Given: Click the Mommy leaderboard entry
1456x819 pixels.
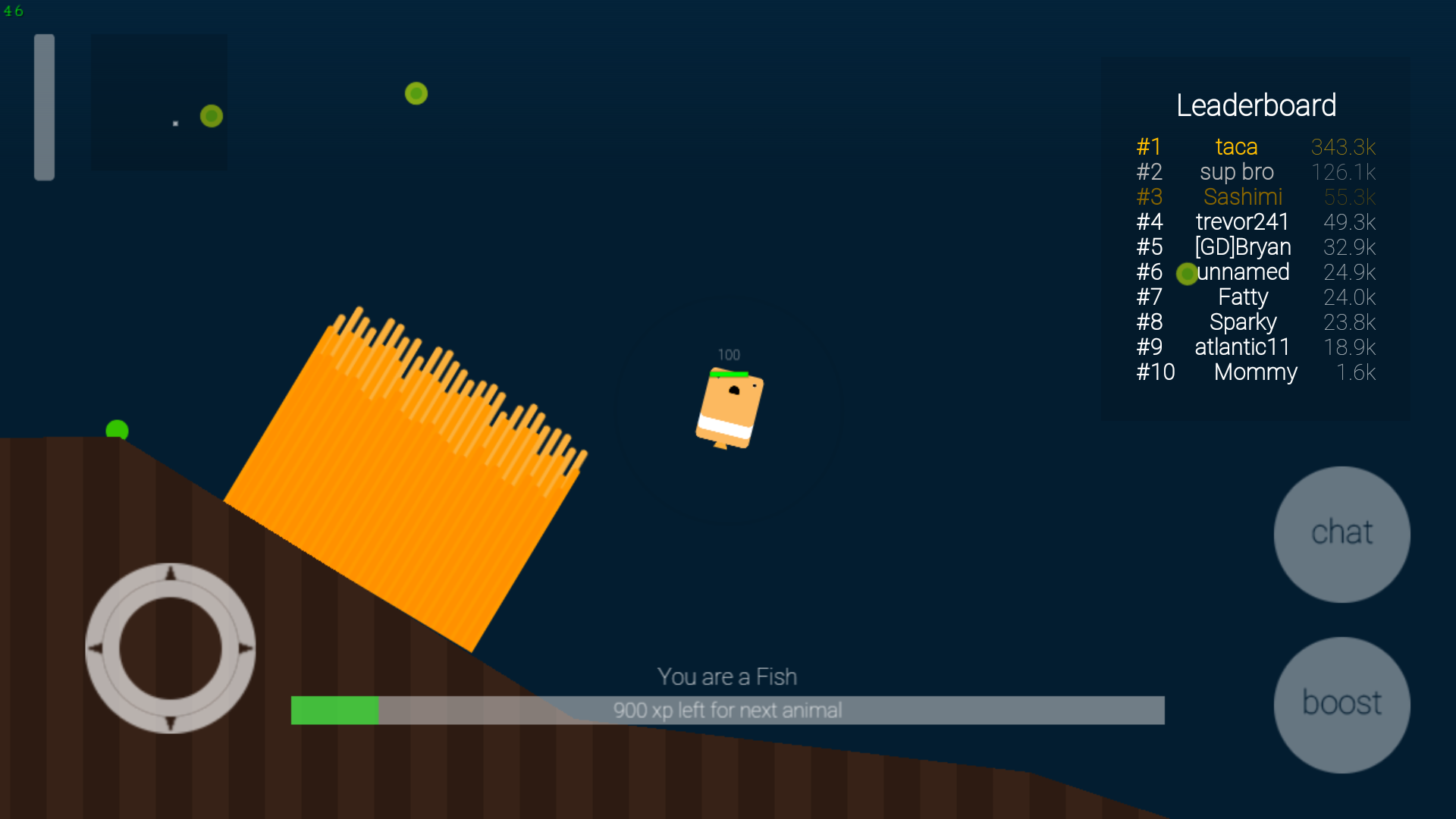Looking at the screenshot, I should (1255, 372).
